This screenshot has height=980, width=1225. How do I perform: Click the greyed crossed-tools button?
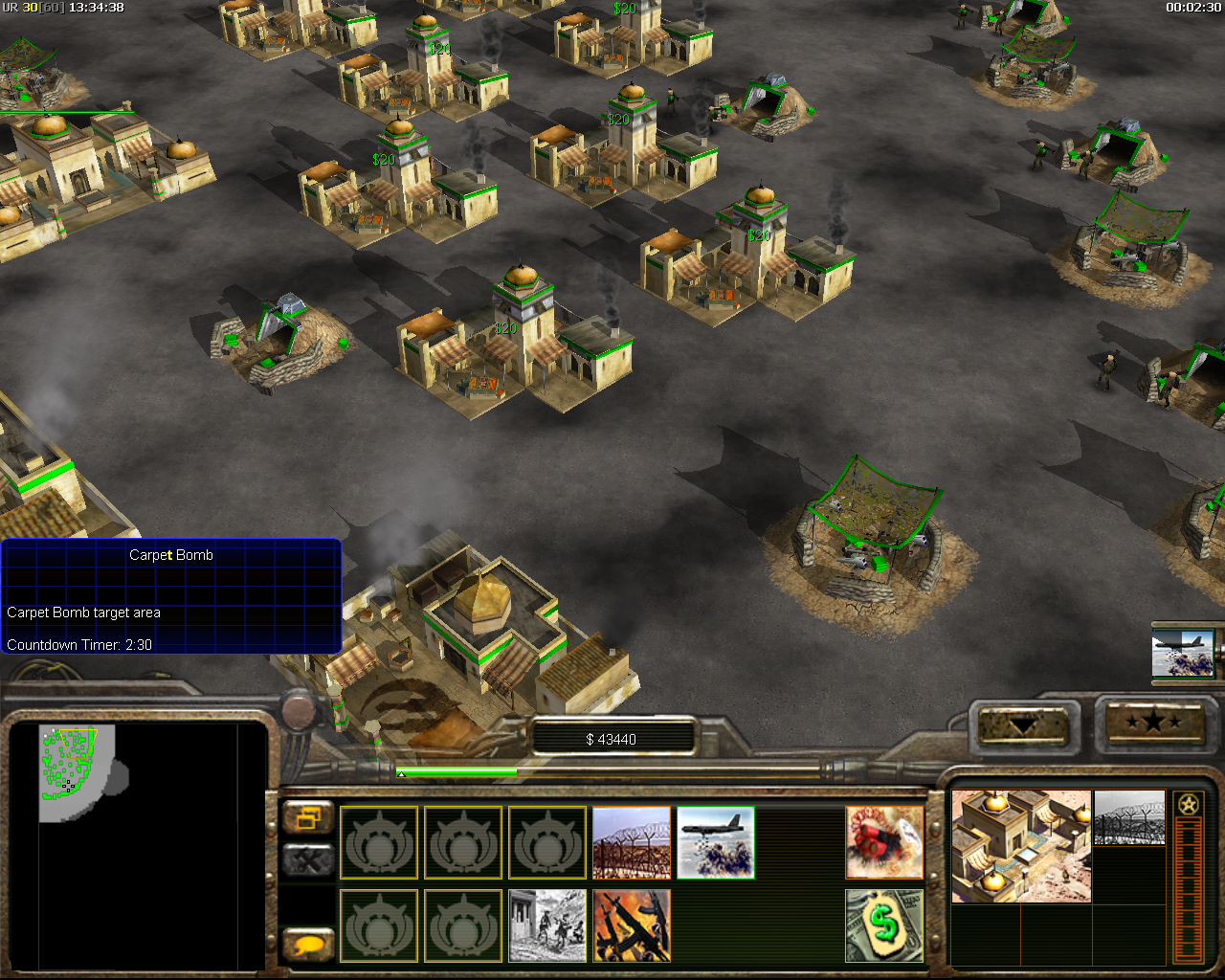pos(308,860)
